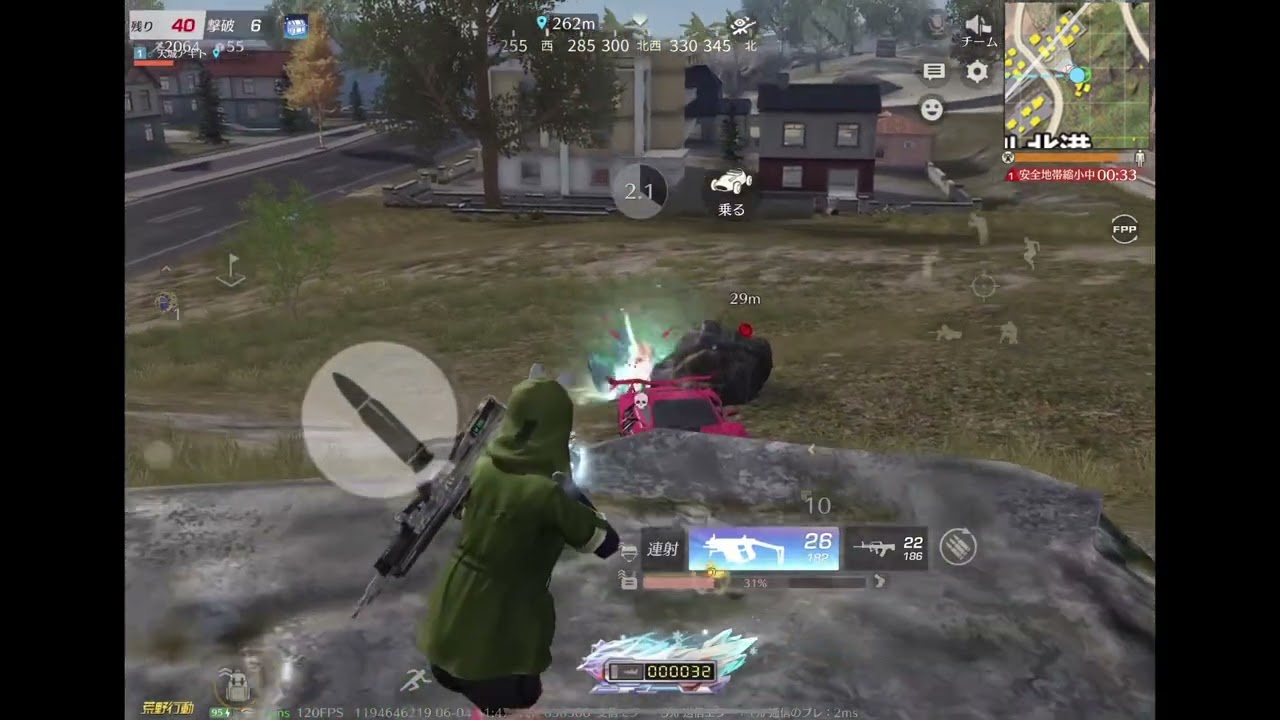Image resolution: width=1280 pixels, height=720 pixels.
Task: Select the highlighted SMG weapon slot
Action: 764,549
